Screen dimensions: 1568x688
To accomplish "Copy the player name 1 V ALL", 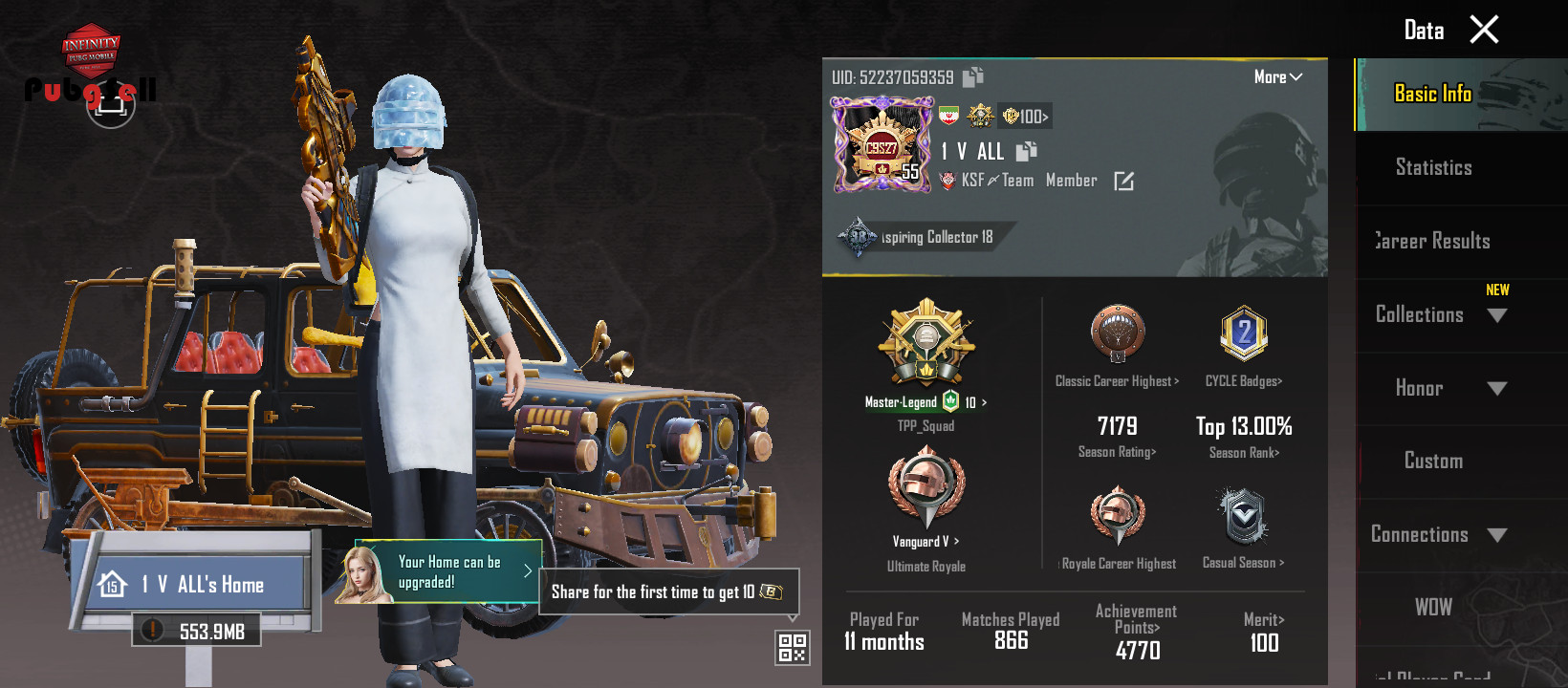I will tap(1026, 151).
